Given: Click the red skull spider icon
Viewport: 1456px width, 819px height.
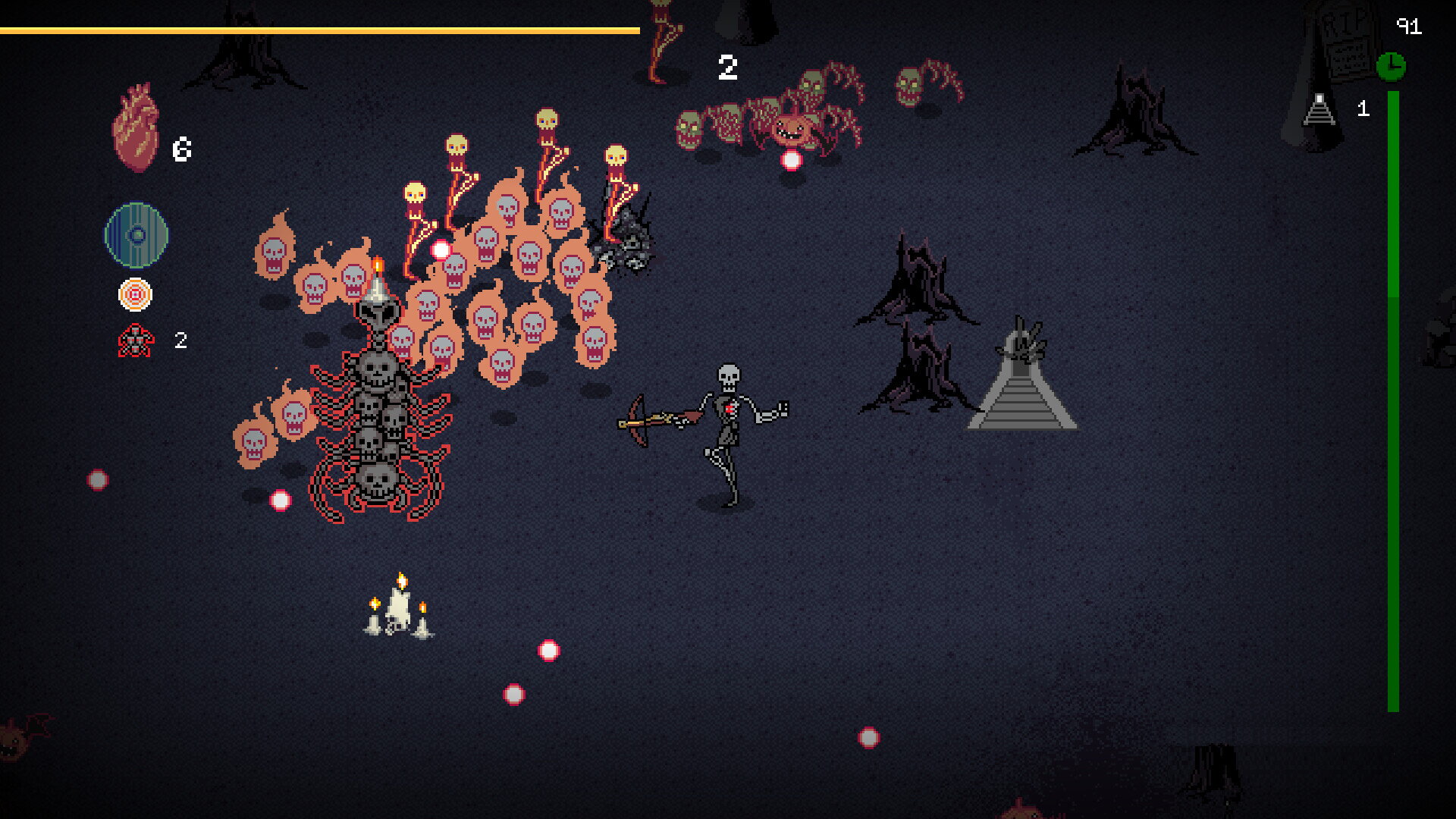Looking at the screenshot, I should pyautogui.click(x=136, y=340).
